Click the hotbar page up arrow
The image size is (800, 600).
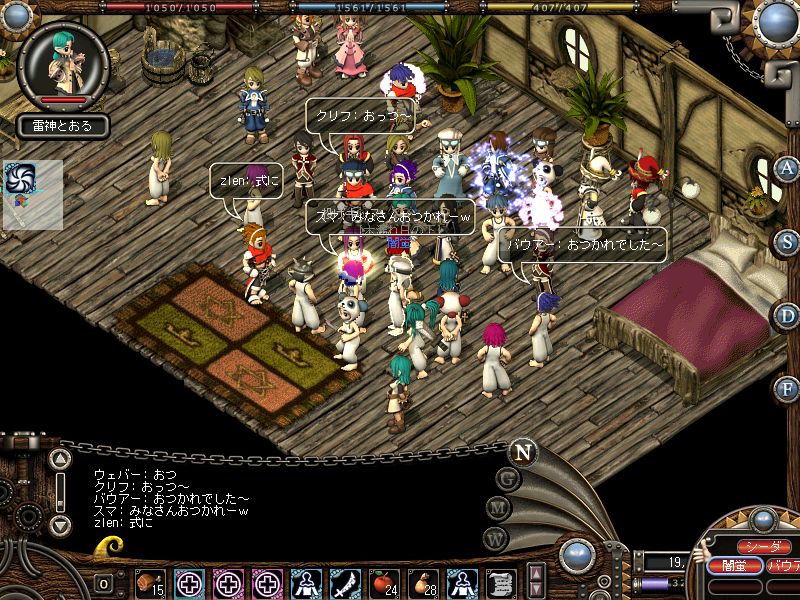coord(535,573)
